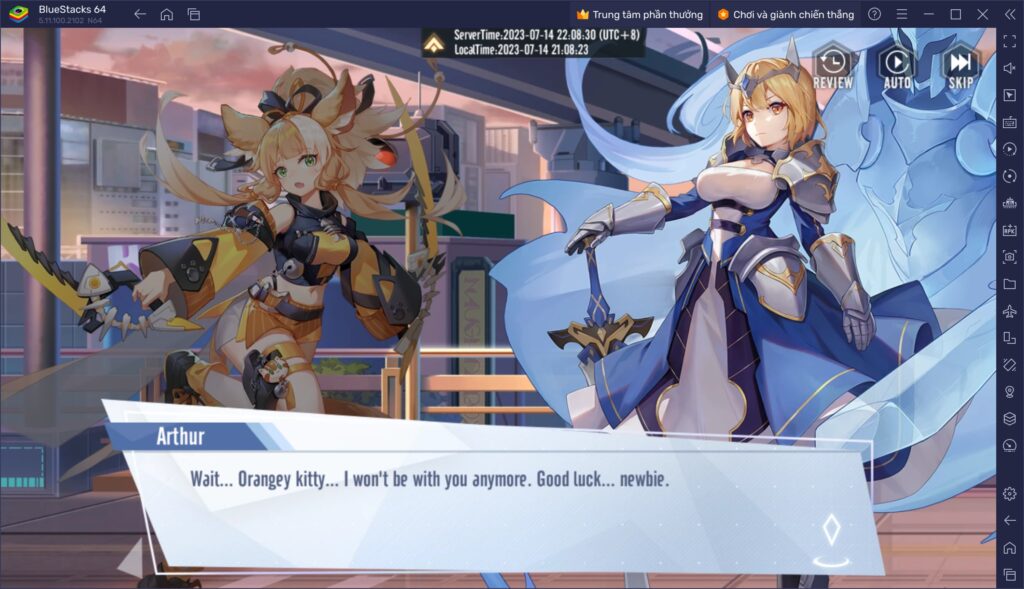Skip the story cutscene
Viewport: 1024px width, 589px height.
click(960, 66)
